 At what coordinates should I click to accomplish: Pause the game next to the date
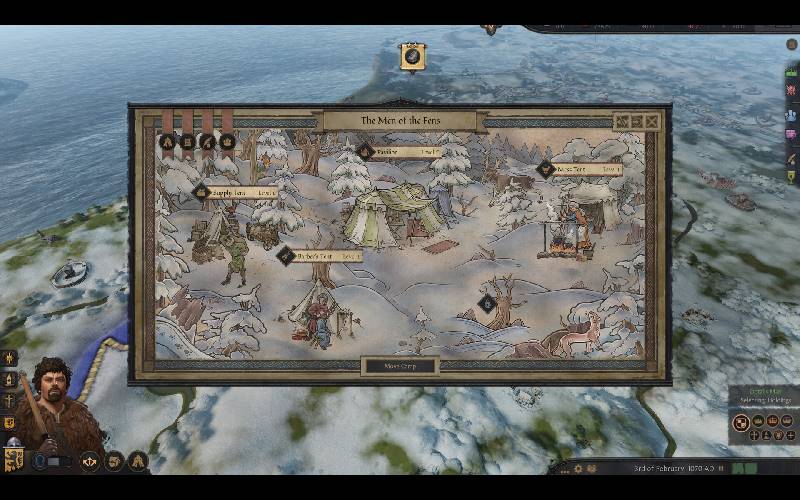(720, 468)
